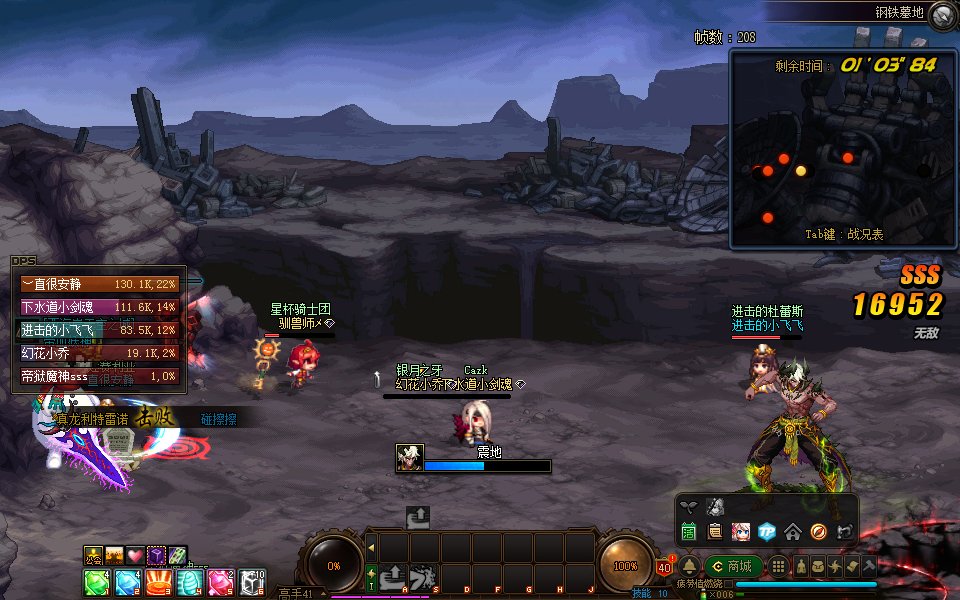Click the golden bell notification icon
Screen dimensions: 960x600
point(690,567)
